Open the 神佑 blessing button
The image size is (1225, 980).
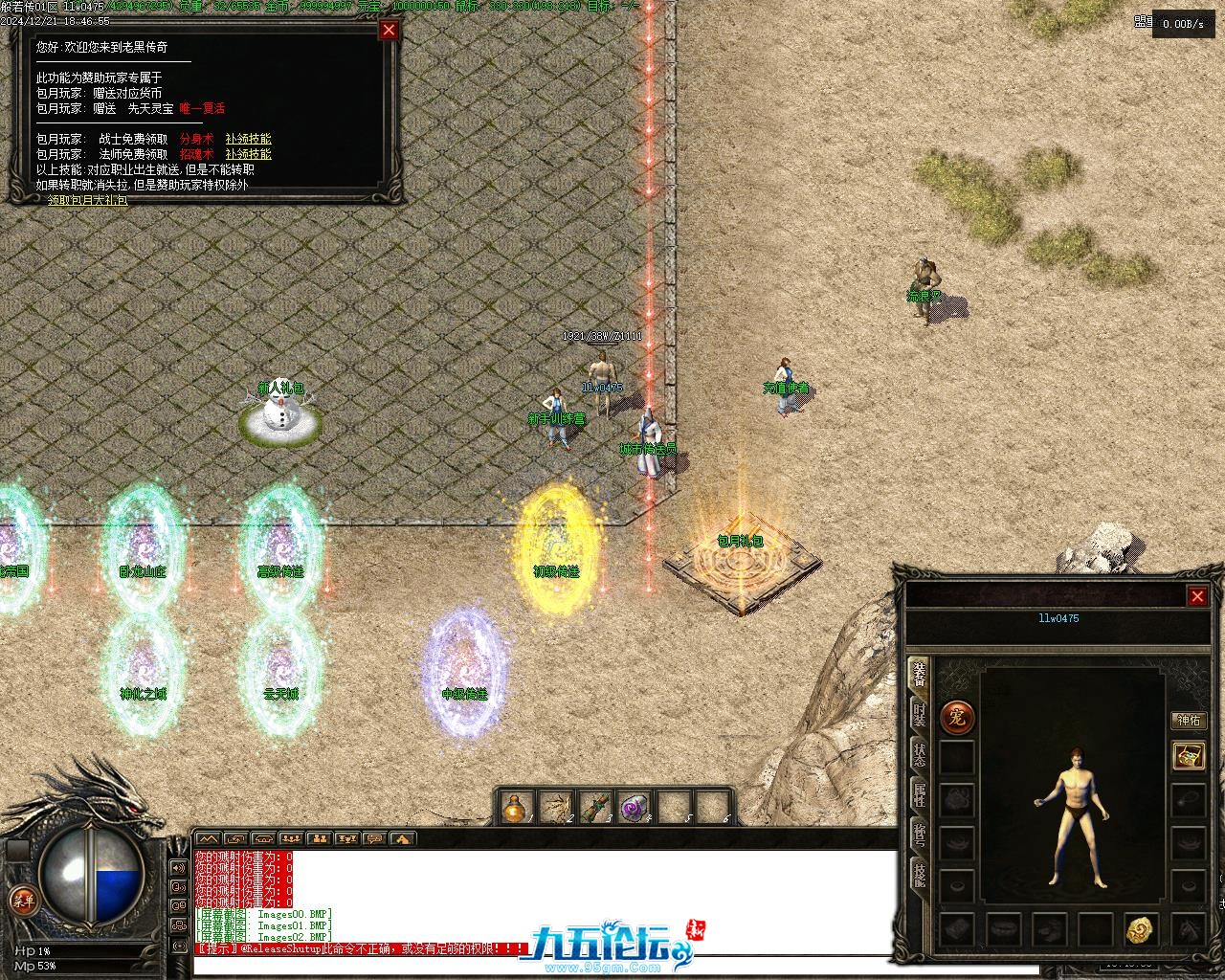(x=1188, y=720)
